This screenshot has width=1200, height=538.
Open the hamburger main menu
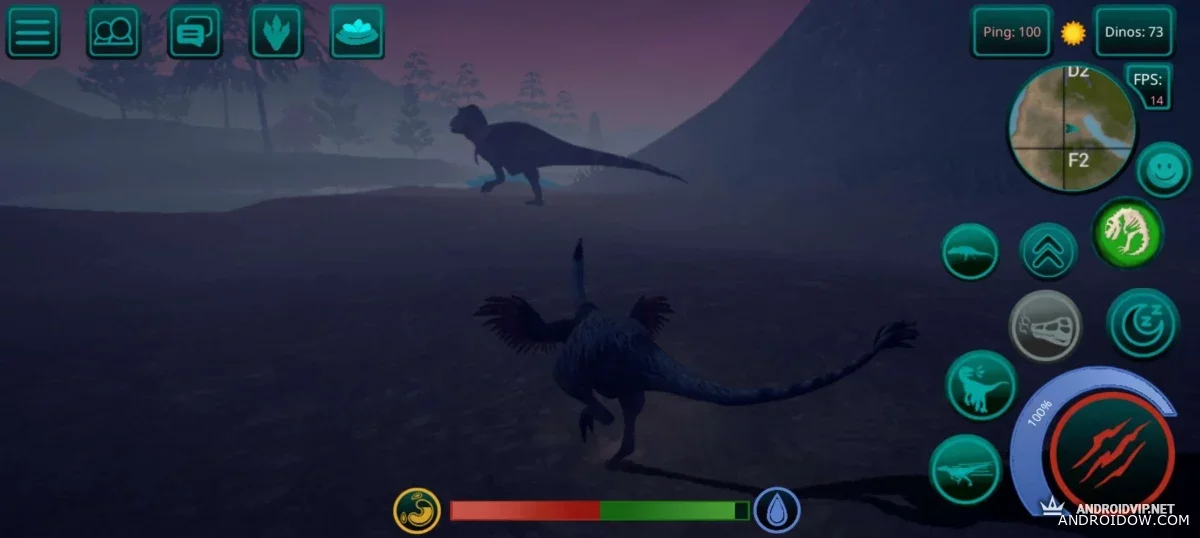point(33,32)
